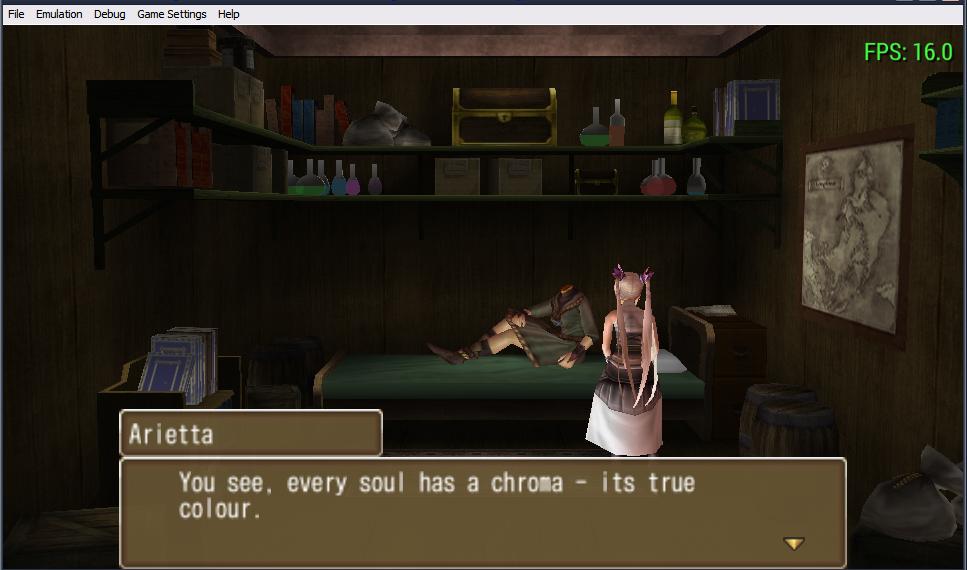Screen dimensions: 967x570
Task: Open the Emulation menu
Action: pos(59,14)
